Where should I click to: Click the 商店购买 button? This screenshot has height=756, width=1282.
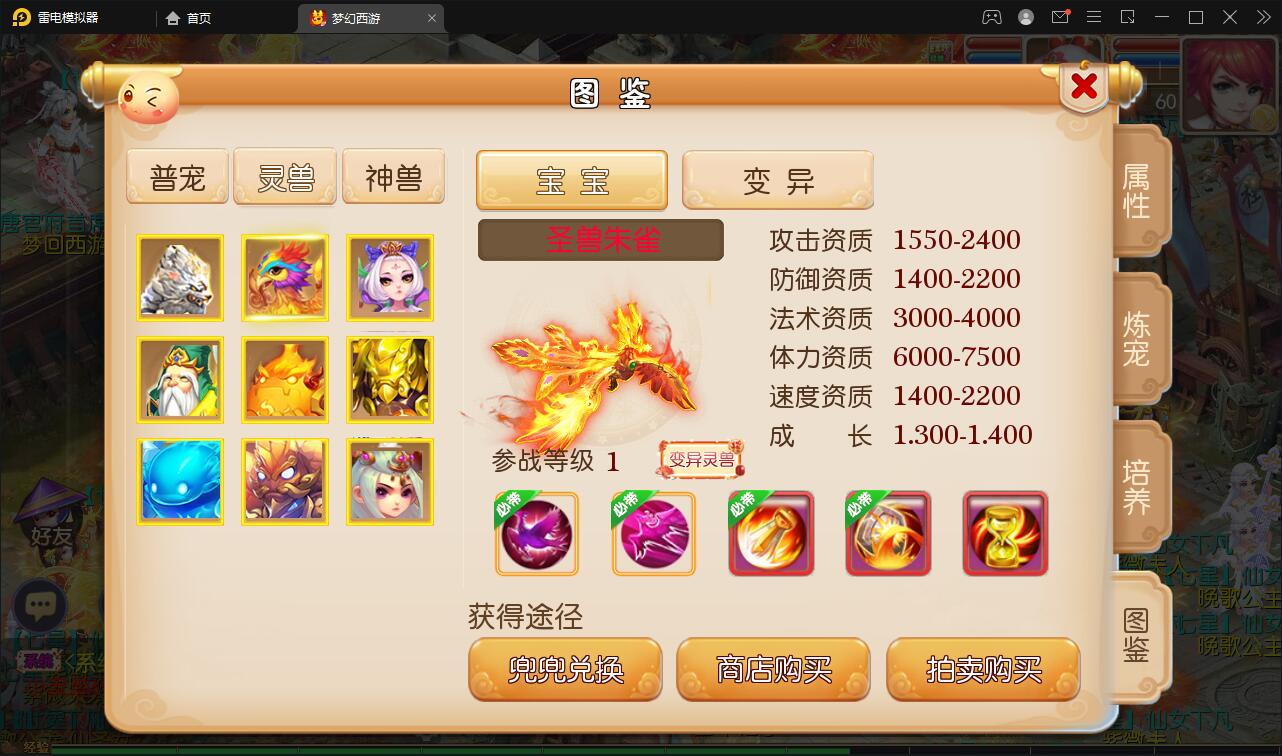[x=772, y=670]
